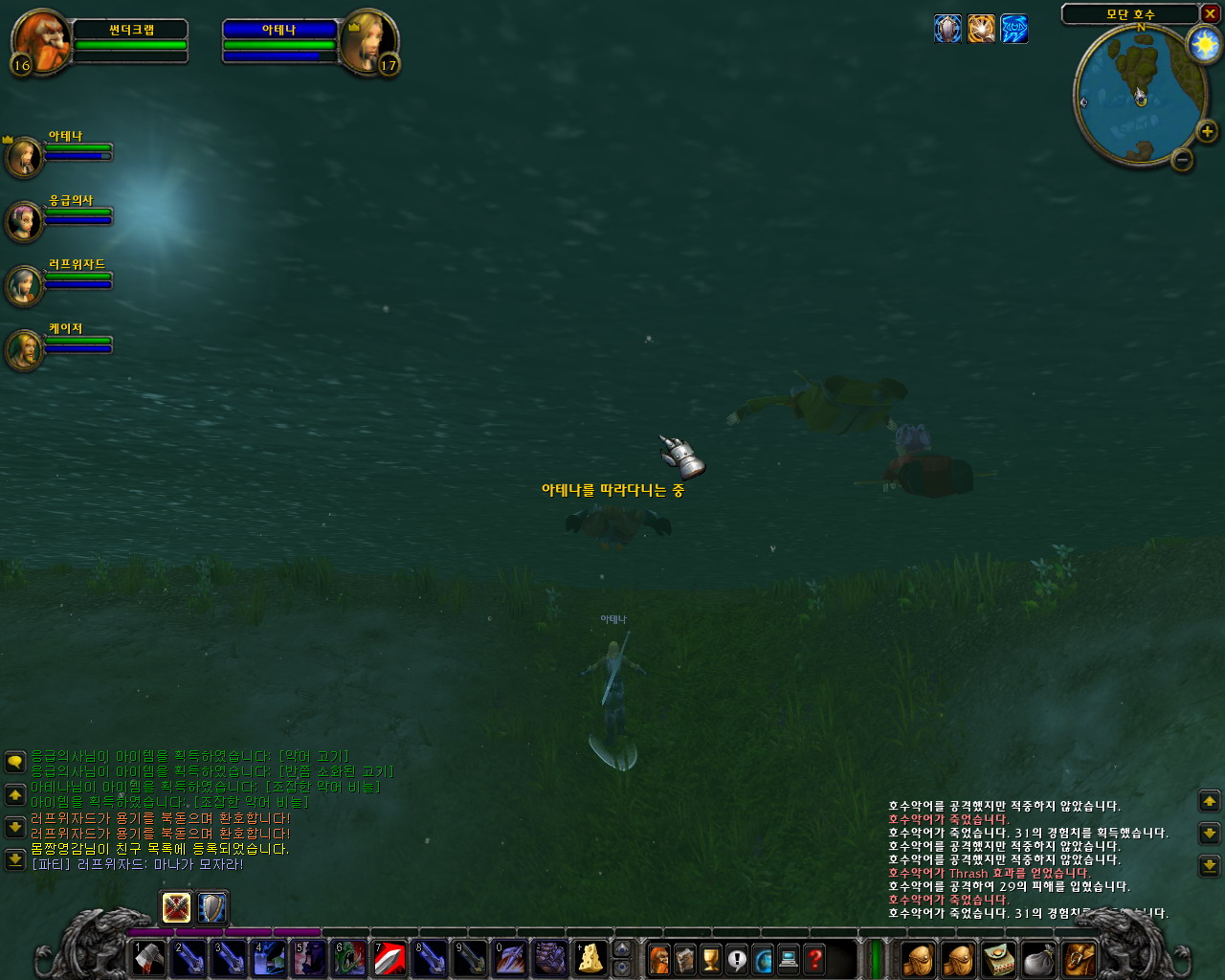
Task: Select party member 케이저 portrait
Action: tap(23, 349)
